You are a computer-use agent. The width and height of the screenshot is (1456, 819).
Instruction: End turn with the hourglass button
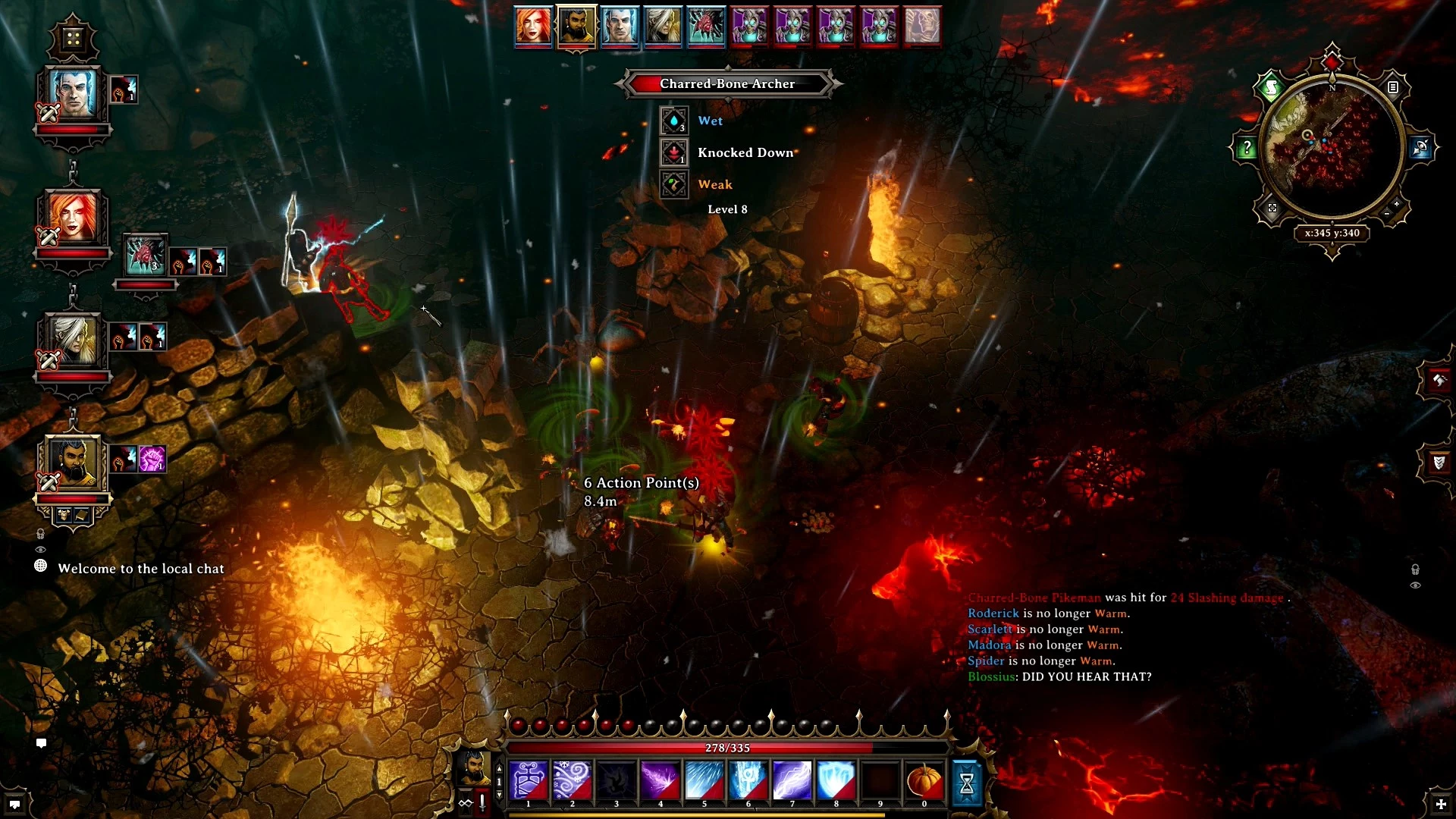pos(967,783)
